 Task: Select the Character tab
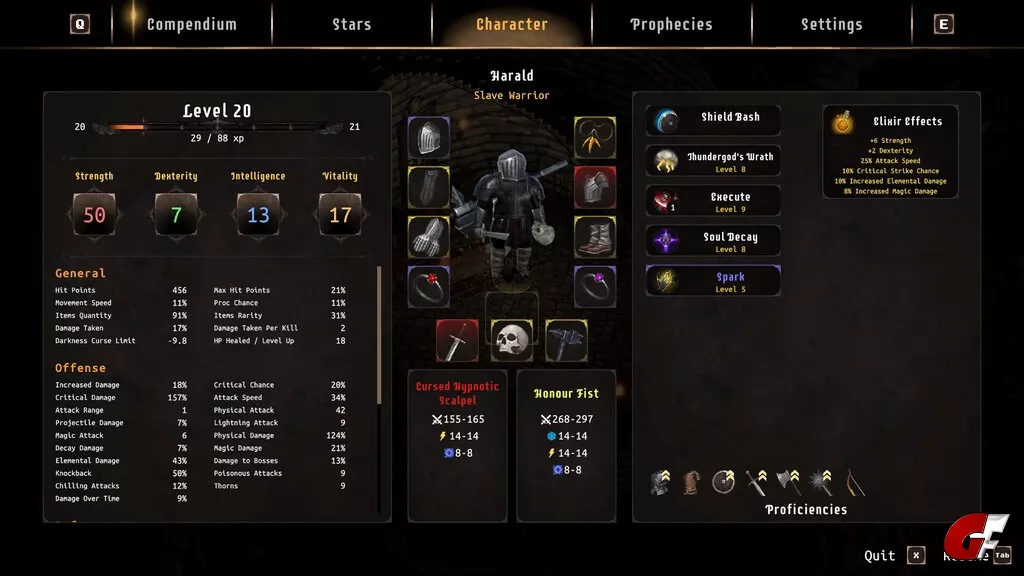(x=511, y=24)
